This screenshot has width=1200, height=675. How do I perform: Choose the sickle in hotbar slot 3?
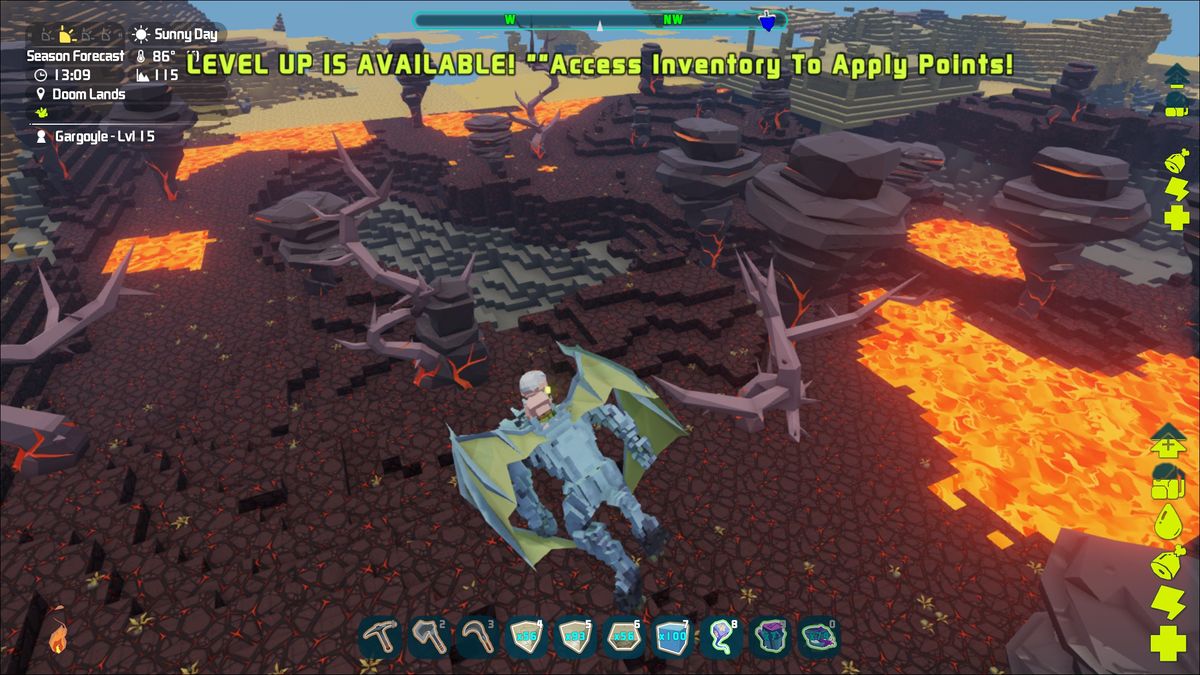point(477,637)
